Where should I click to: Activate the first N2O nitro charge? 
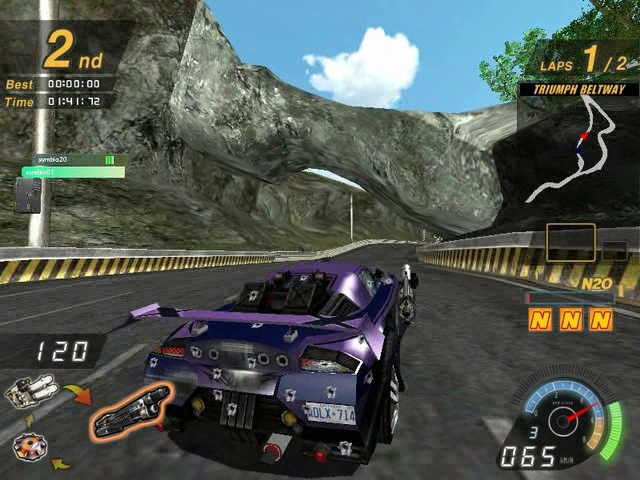point(541,320)
